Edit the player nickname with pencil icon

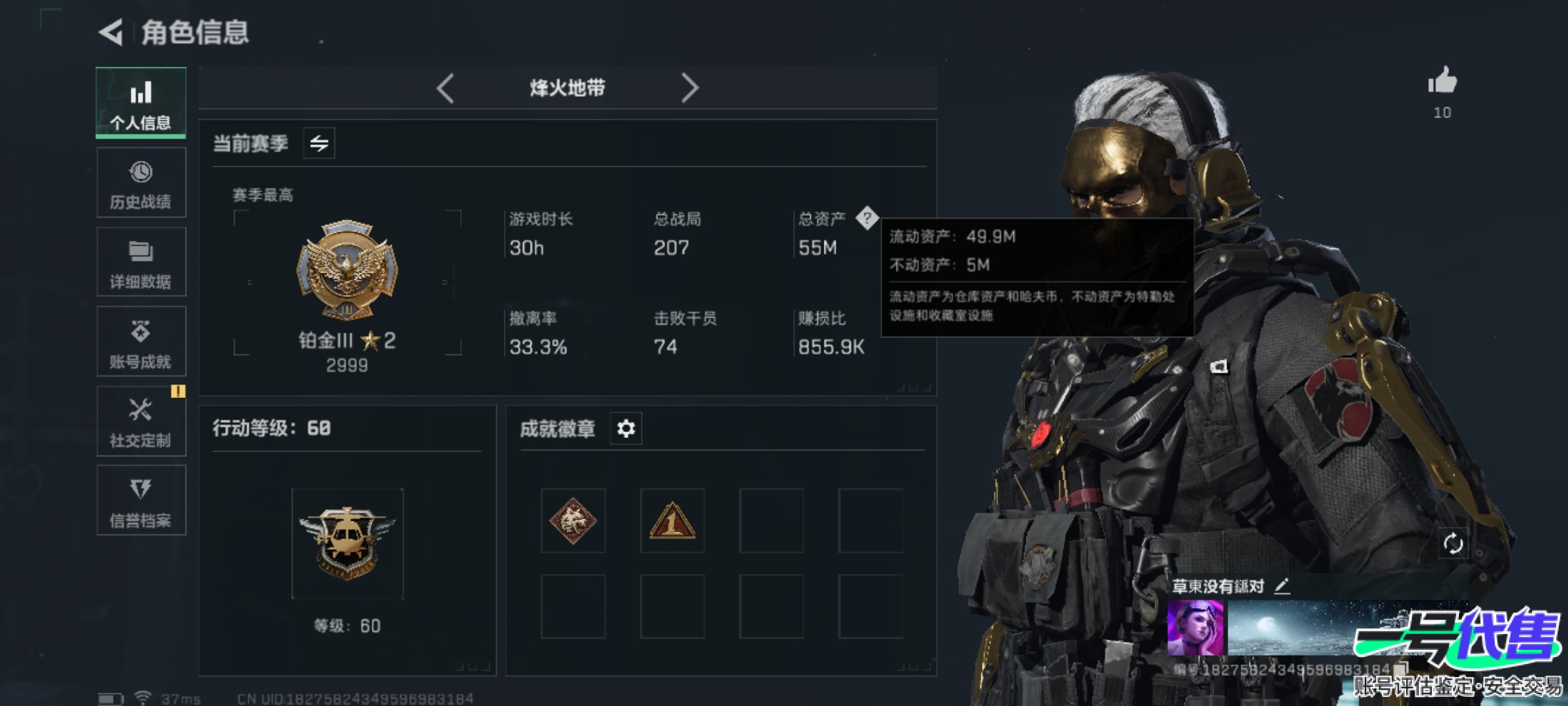[1282, 586]
